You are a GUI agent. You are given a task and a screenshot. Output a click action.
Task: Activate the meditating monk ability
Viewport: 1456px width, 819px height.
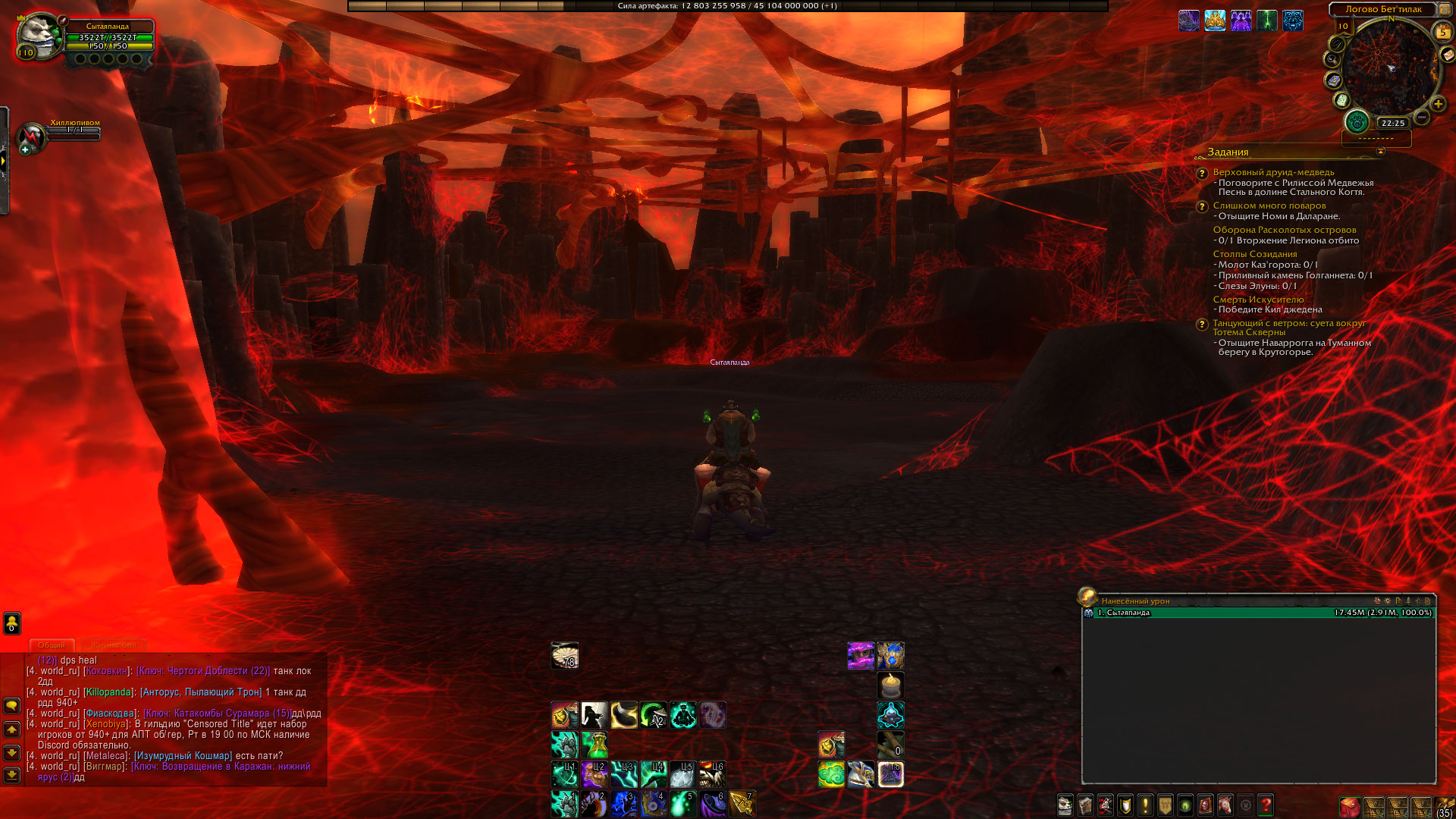click(683, 715)
